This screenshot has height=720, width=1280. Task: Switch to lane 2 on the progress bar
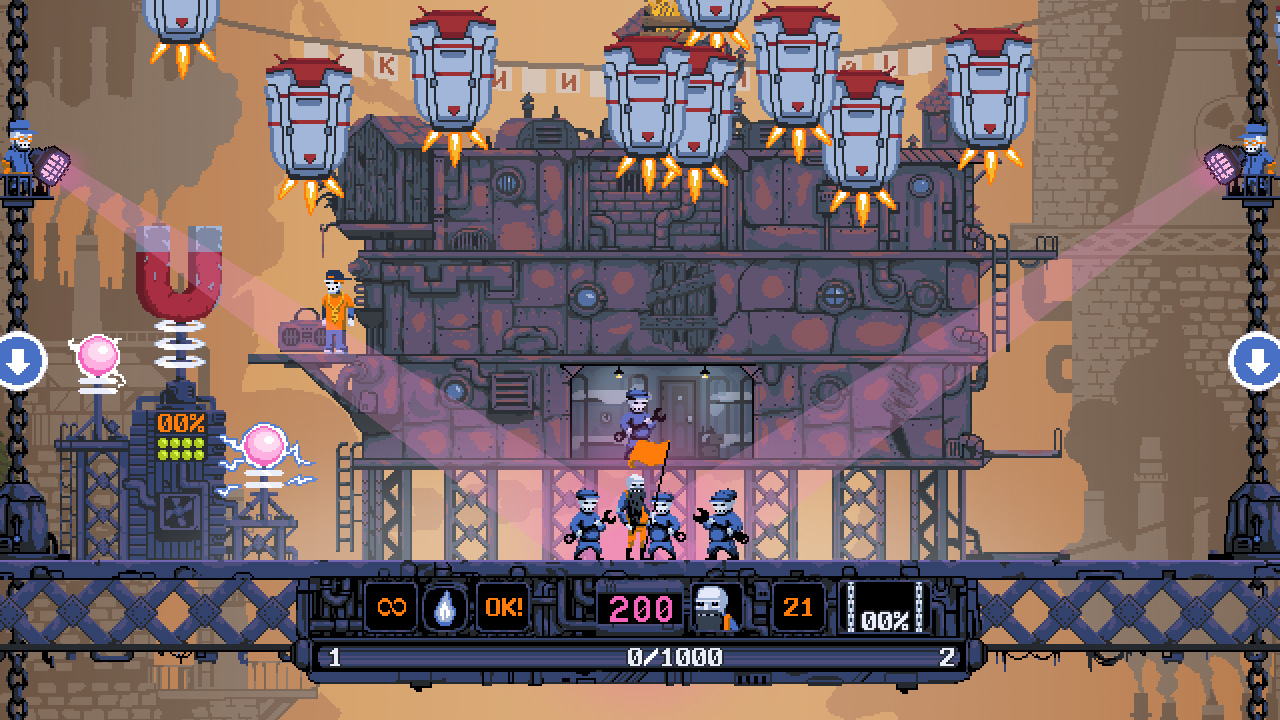point(948,656)
